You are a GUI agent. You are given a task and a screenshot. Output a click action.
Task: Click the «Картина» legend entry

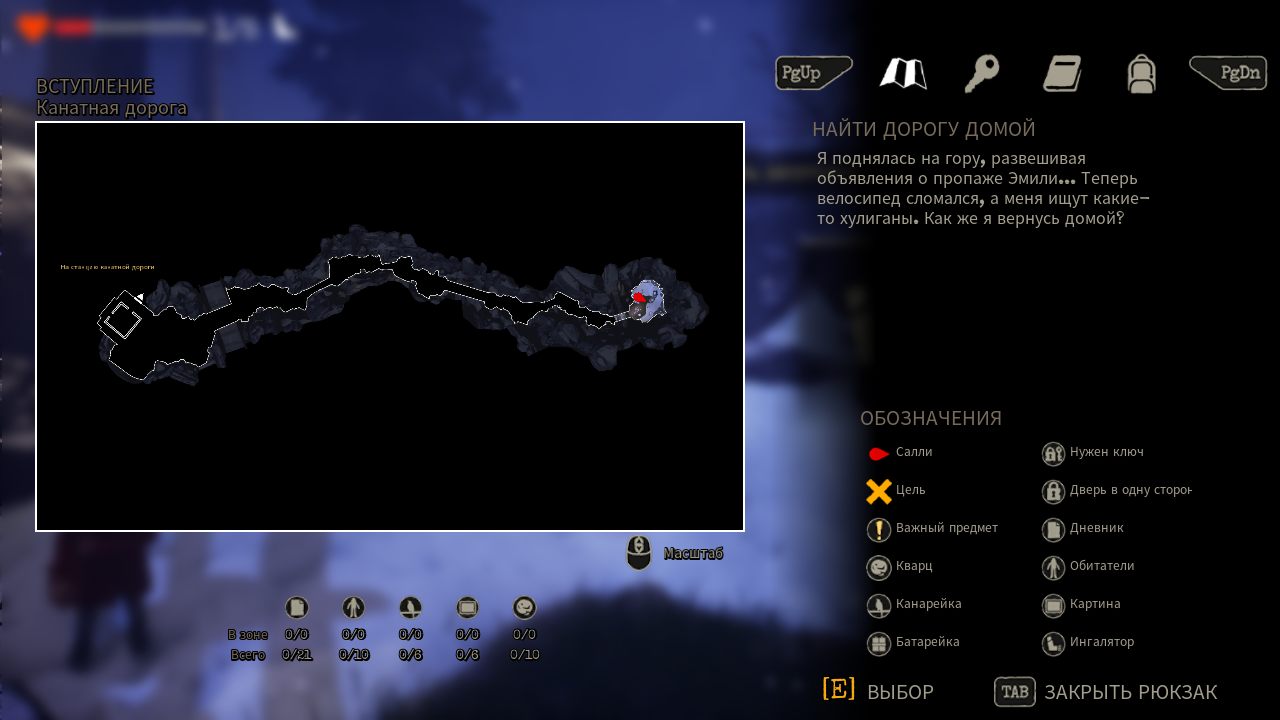pos(1081,604)
